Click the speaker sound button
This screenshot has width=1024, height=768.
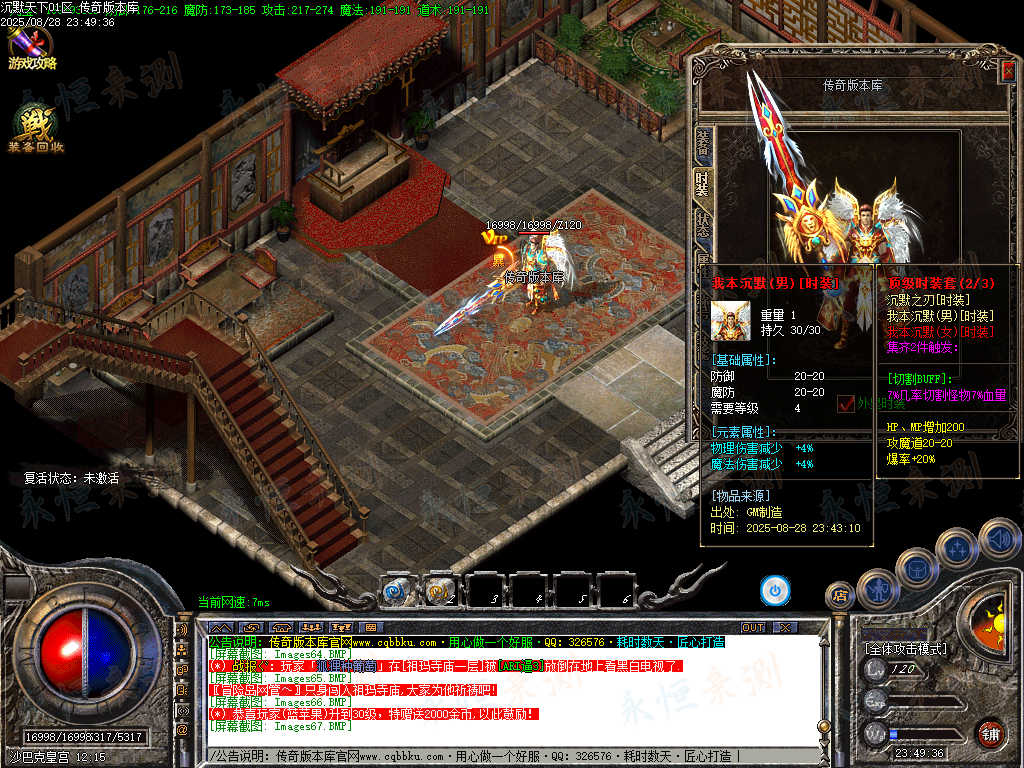click(999, 540)
